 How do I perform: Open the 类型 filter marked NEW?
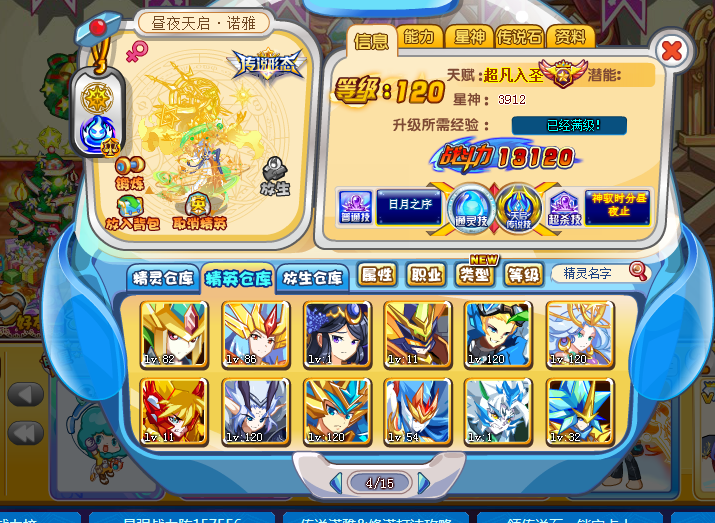click(476, 275)
